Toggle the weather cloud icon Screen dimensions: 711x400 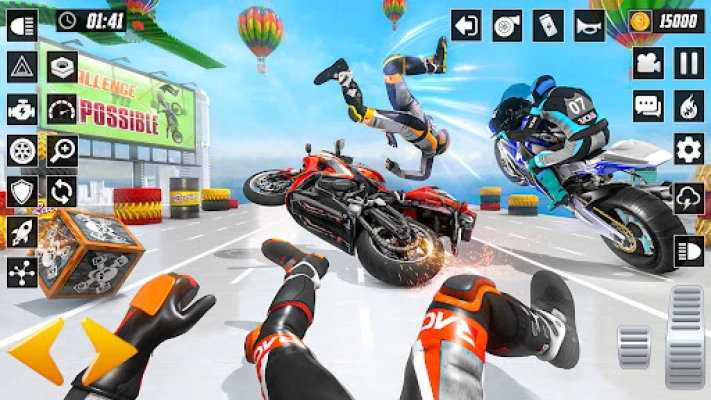coord(688,197)
